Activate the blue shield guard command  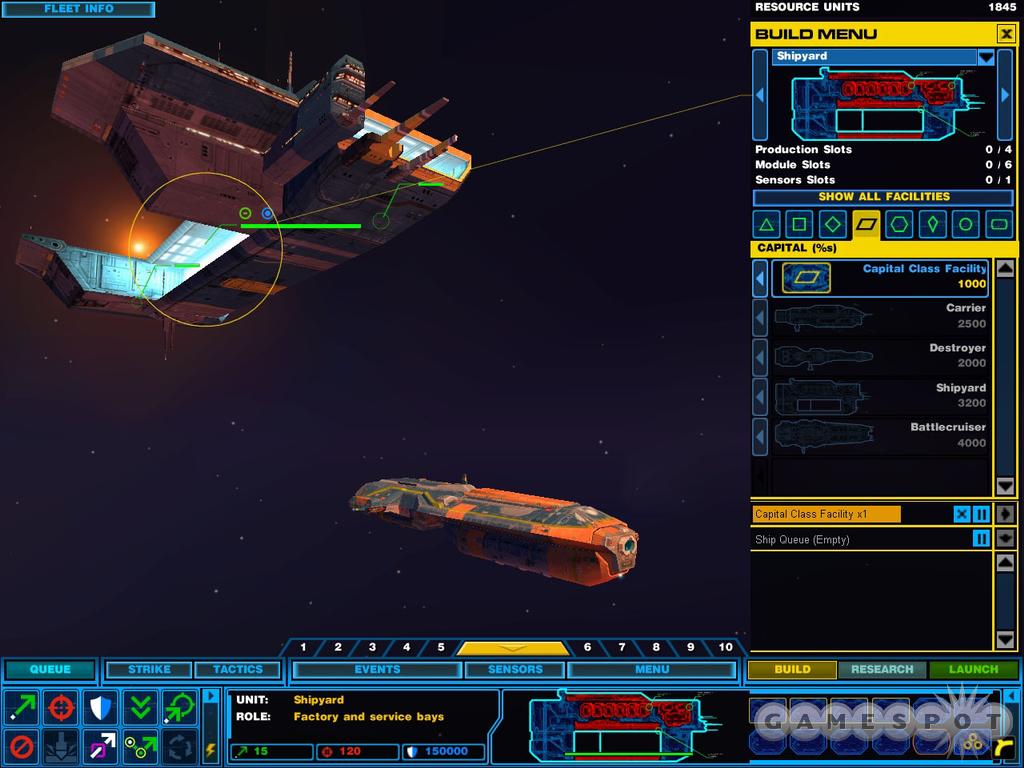tap(100, 707)
